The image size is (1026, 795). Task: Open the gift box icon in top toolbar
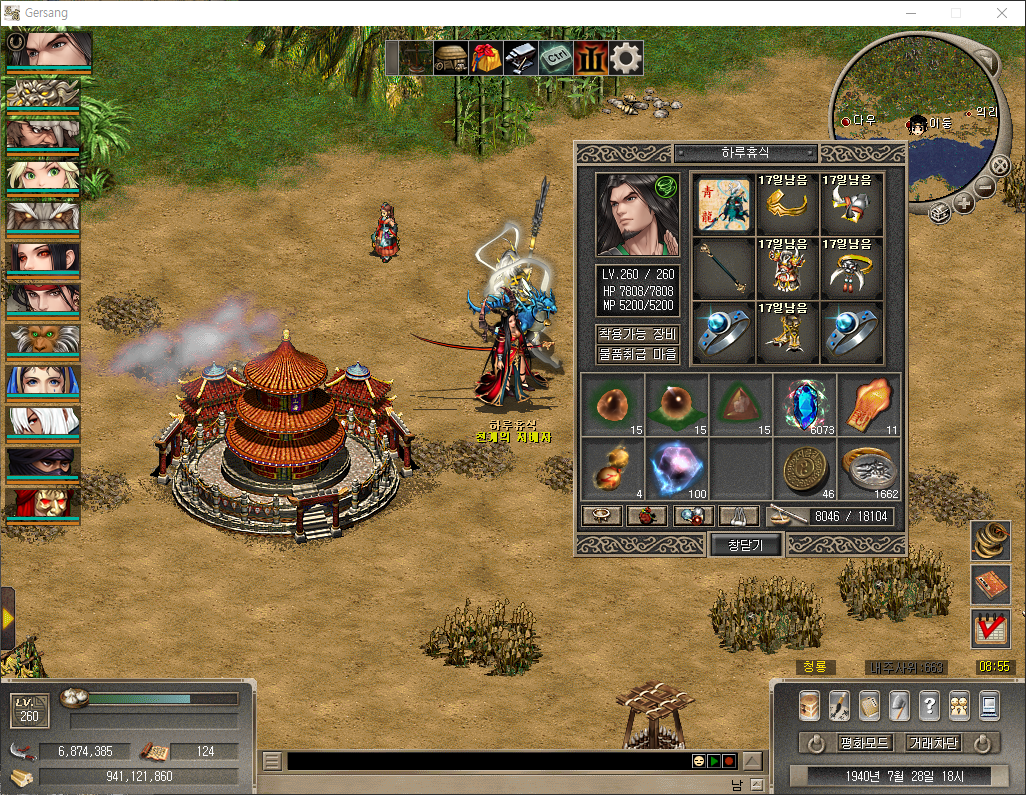pos(487,58)
